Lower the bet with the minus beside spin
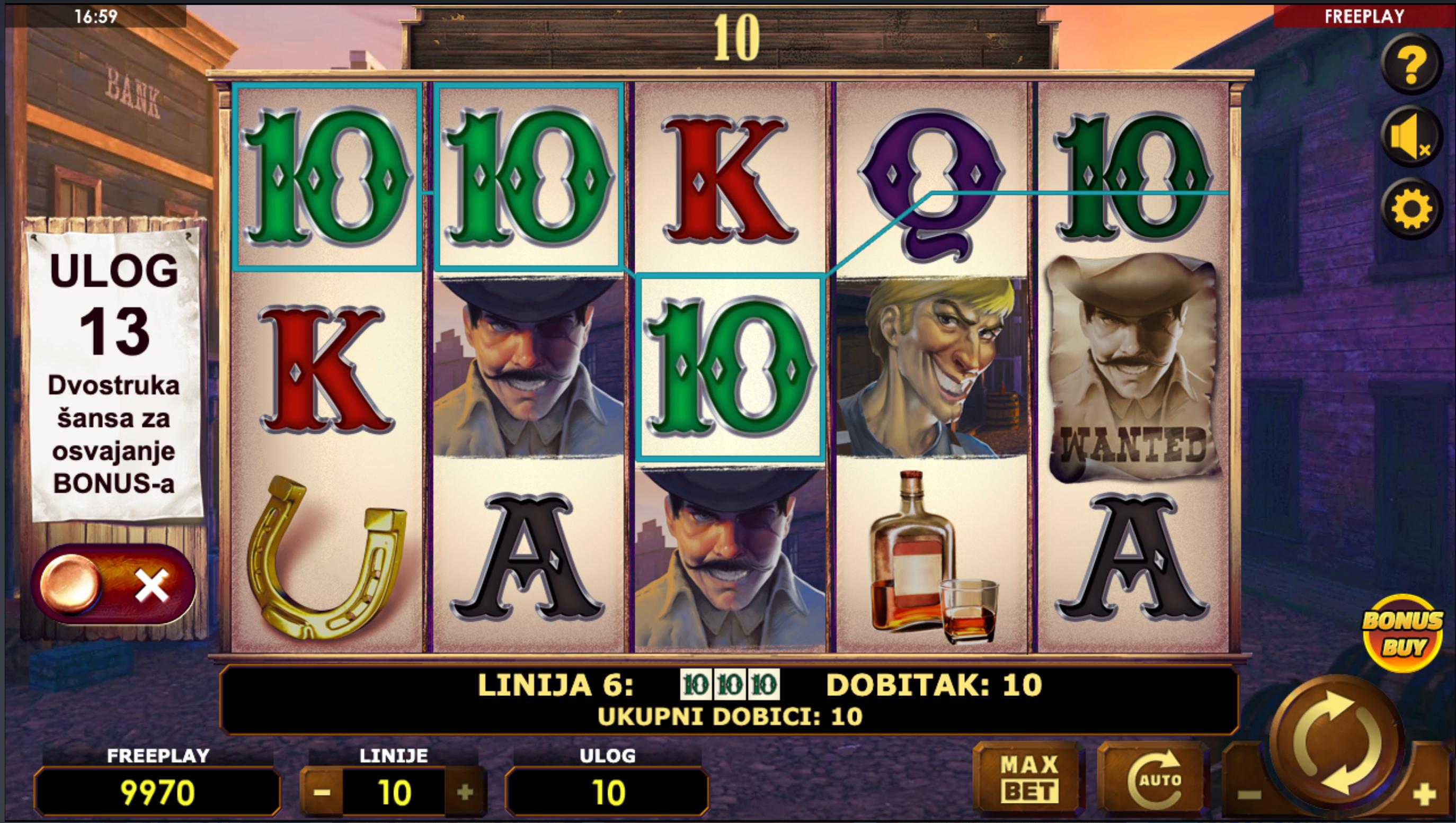The height and width of the screenshot is (823, 1456). (x=1249, y=795)
